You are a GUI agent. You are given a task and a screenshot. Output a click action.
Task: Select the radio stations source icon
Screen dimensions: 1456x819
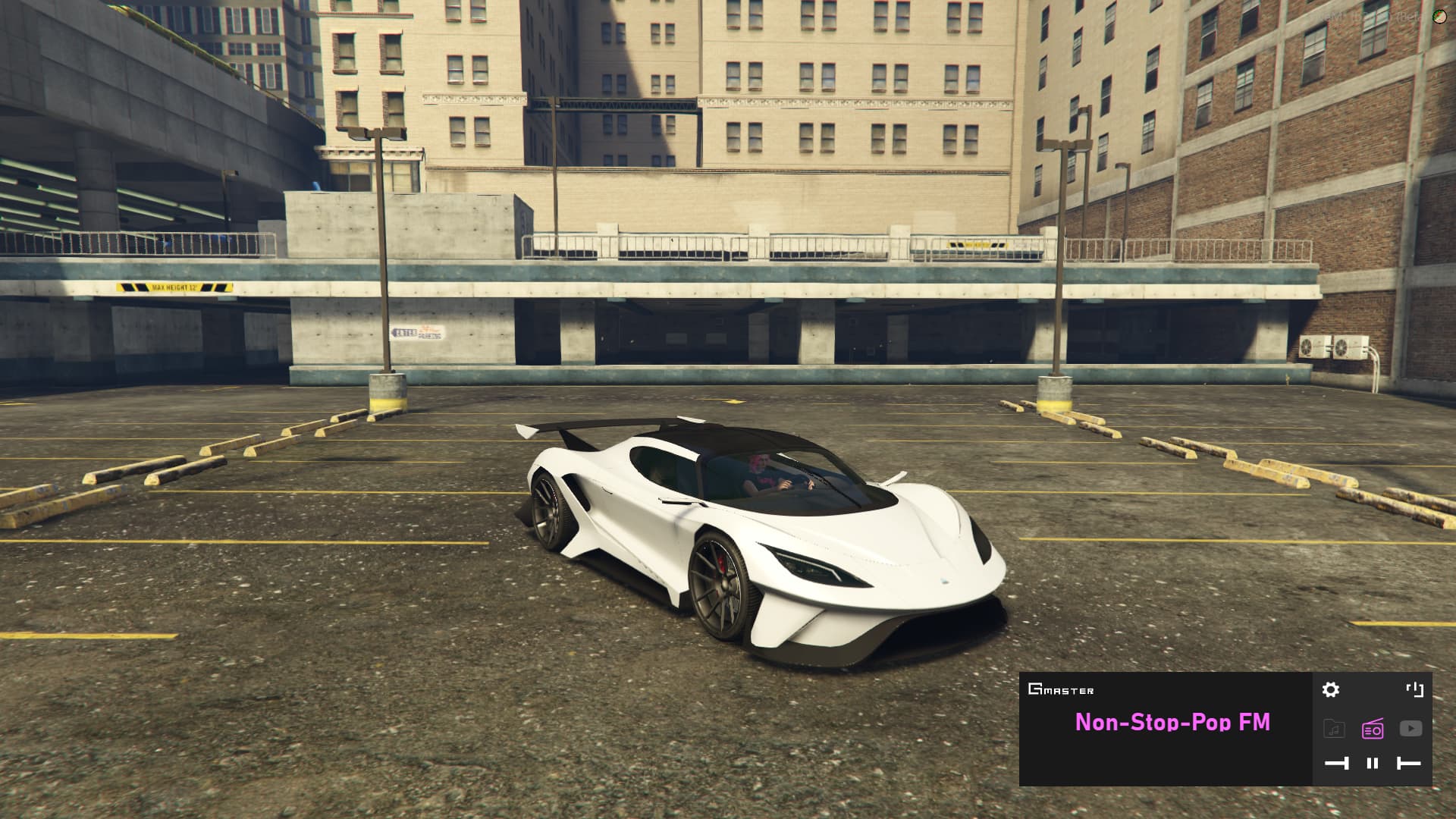coord(1373,728)
